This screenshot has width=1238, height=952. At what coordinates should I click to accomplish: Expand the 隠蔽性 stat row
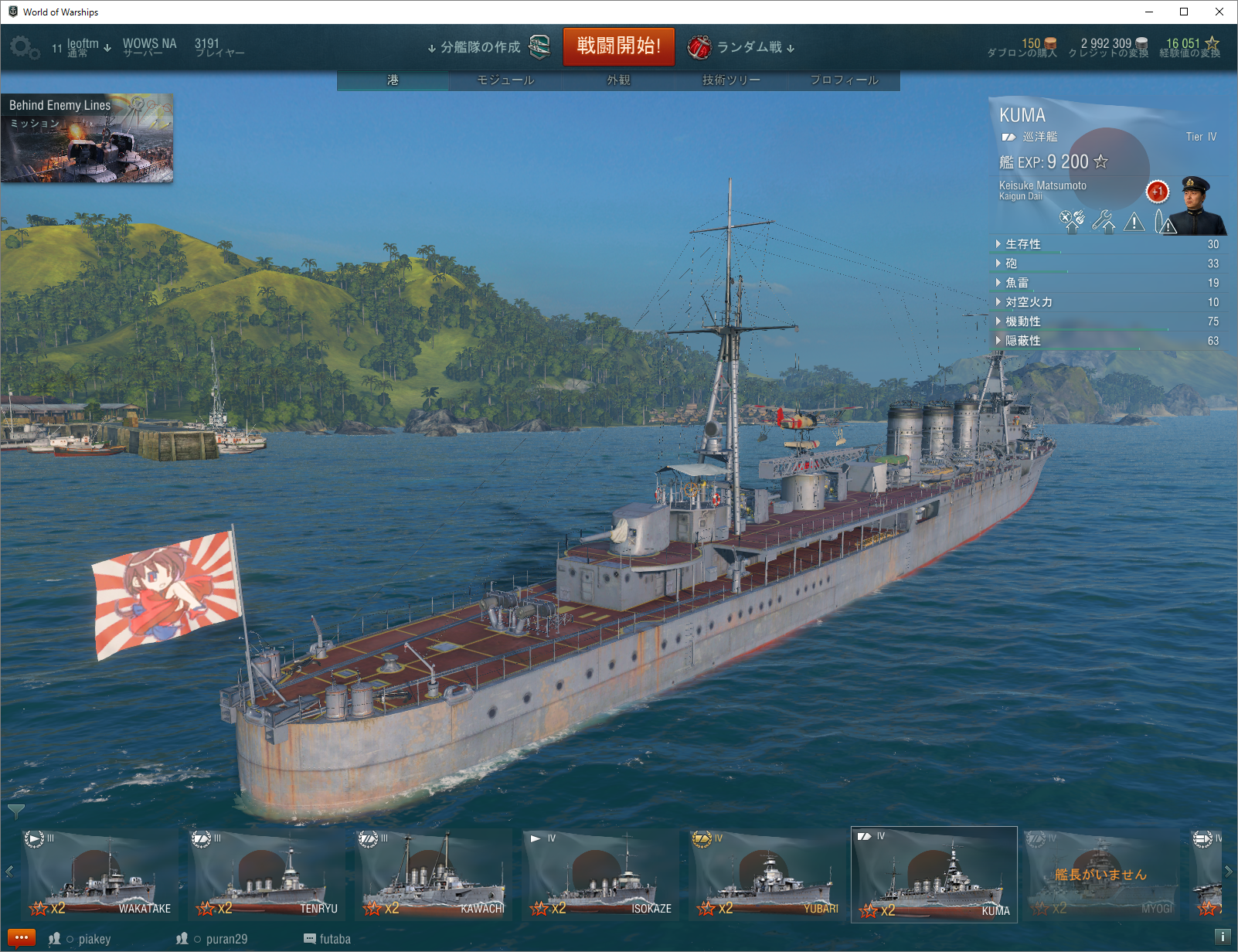click(x=1023, y=341)
